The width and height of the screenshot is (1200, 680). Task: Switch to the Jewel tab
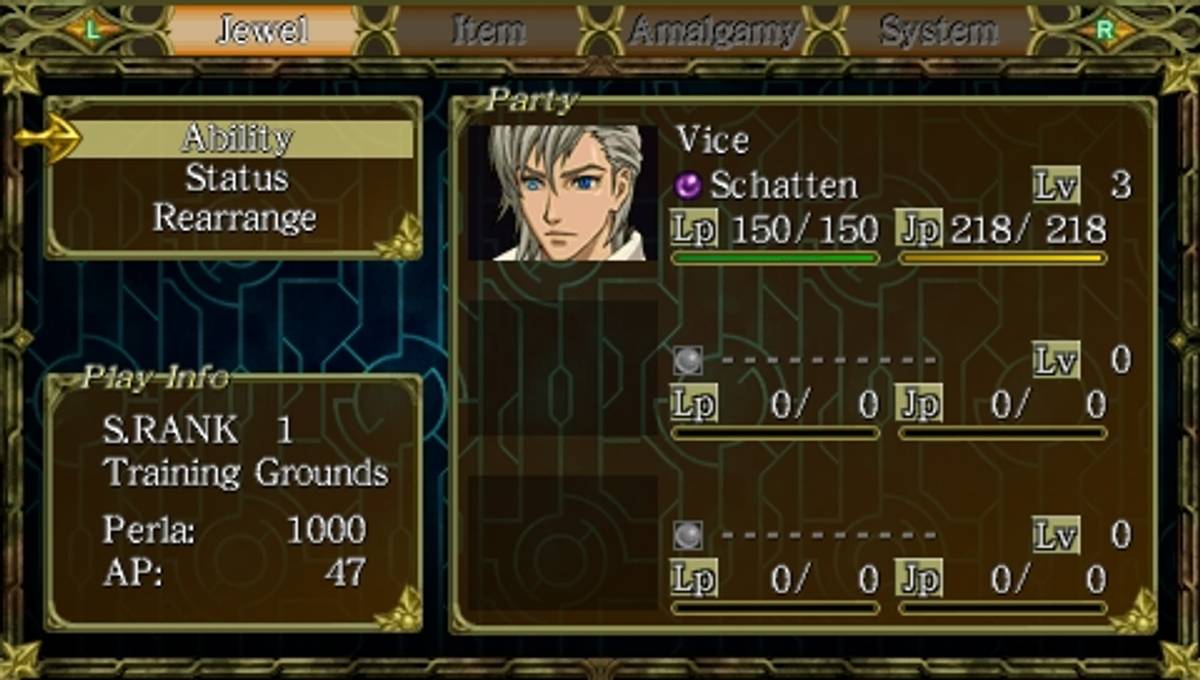[263, 30]
